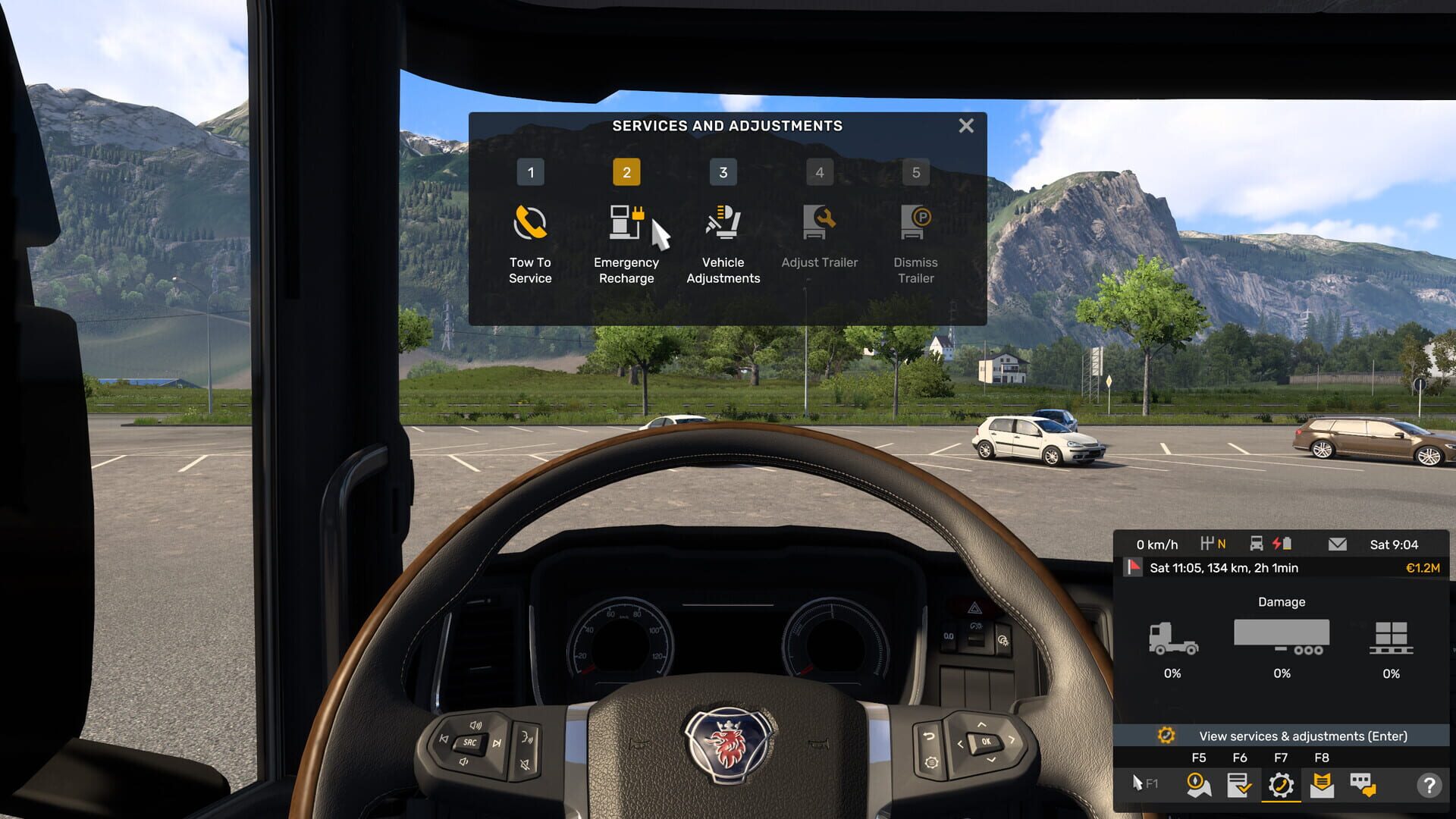The image size is (1456, 819).
Task: Open Vehicle Adjustments via its seat icon
Action: [723, 221]
